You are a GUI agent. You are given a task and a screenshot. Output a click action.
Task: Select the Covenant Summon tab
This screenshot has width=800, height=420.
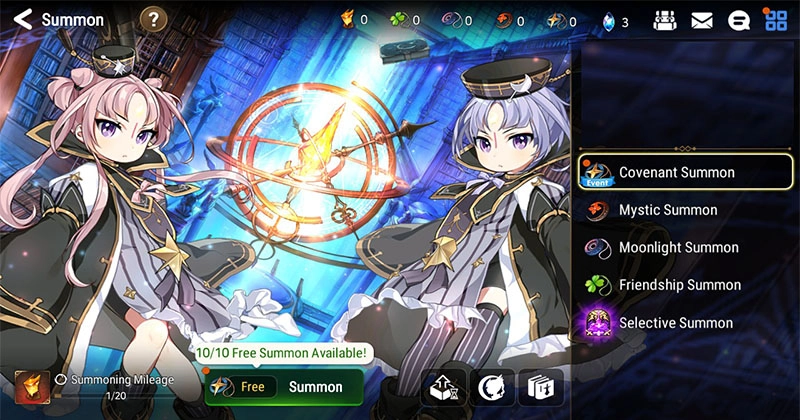685,172
